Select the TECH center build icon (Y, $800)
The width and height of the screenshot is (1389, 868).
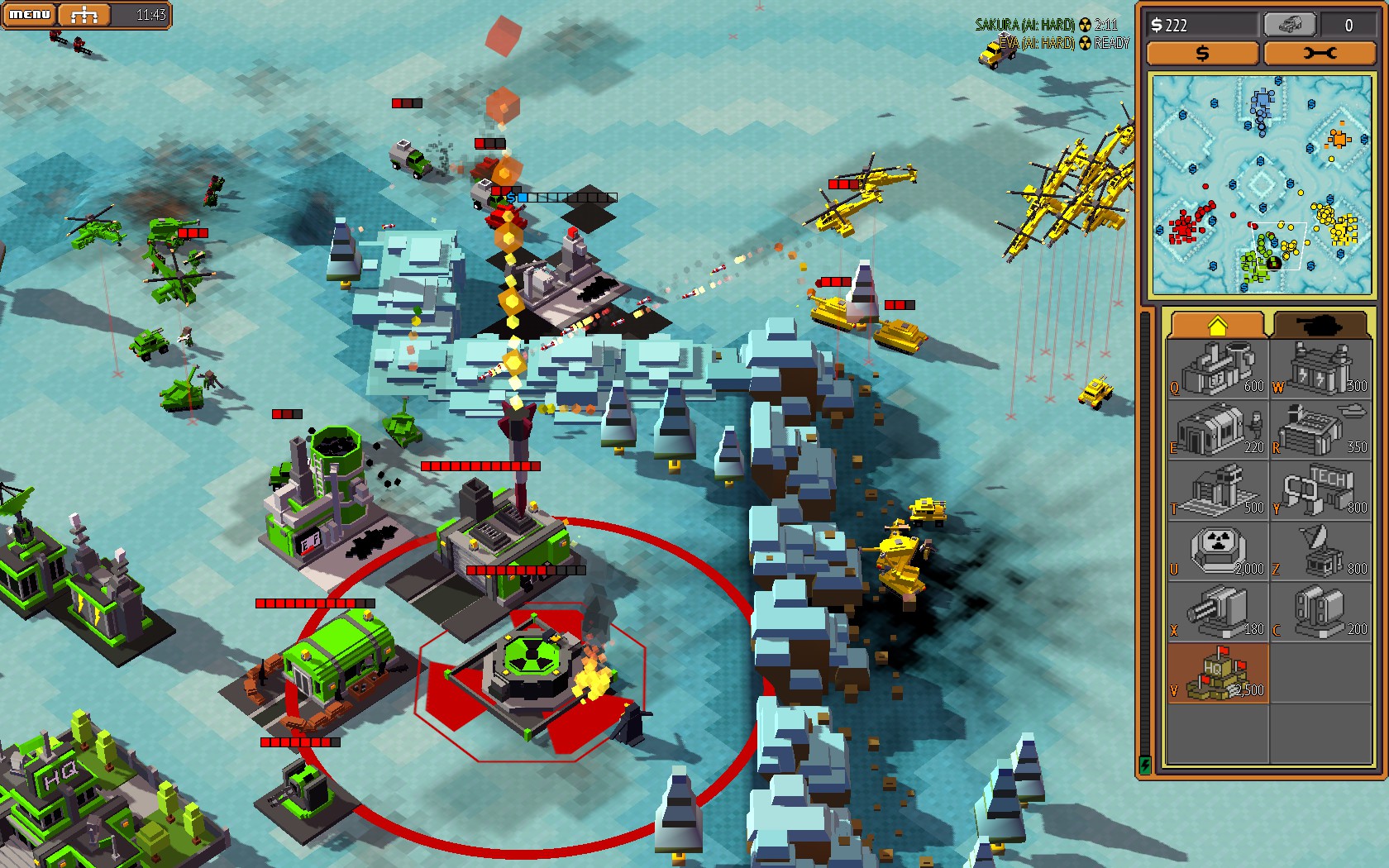click(x=1321, y=492)
